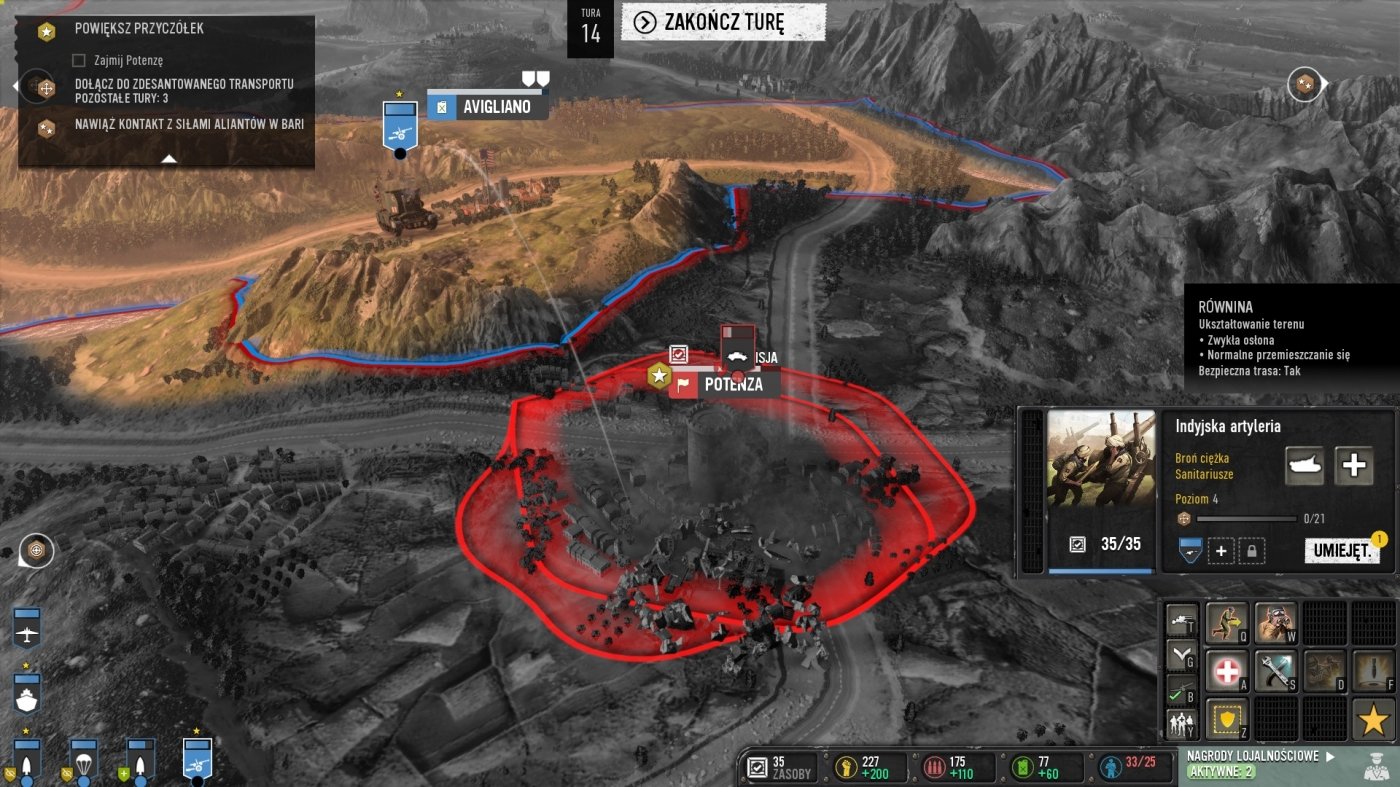Open the Umiejęt. skills panel
Image resolution: width=1400 pixels, height=787 pixels.
[1341, 551]
